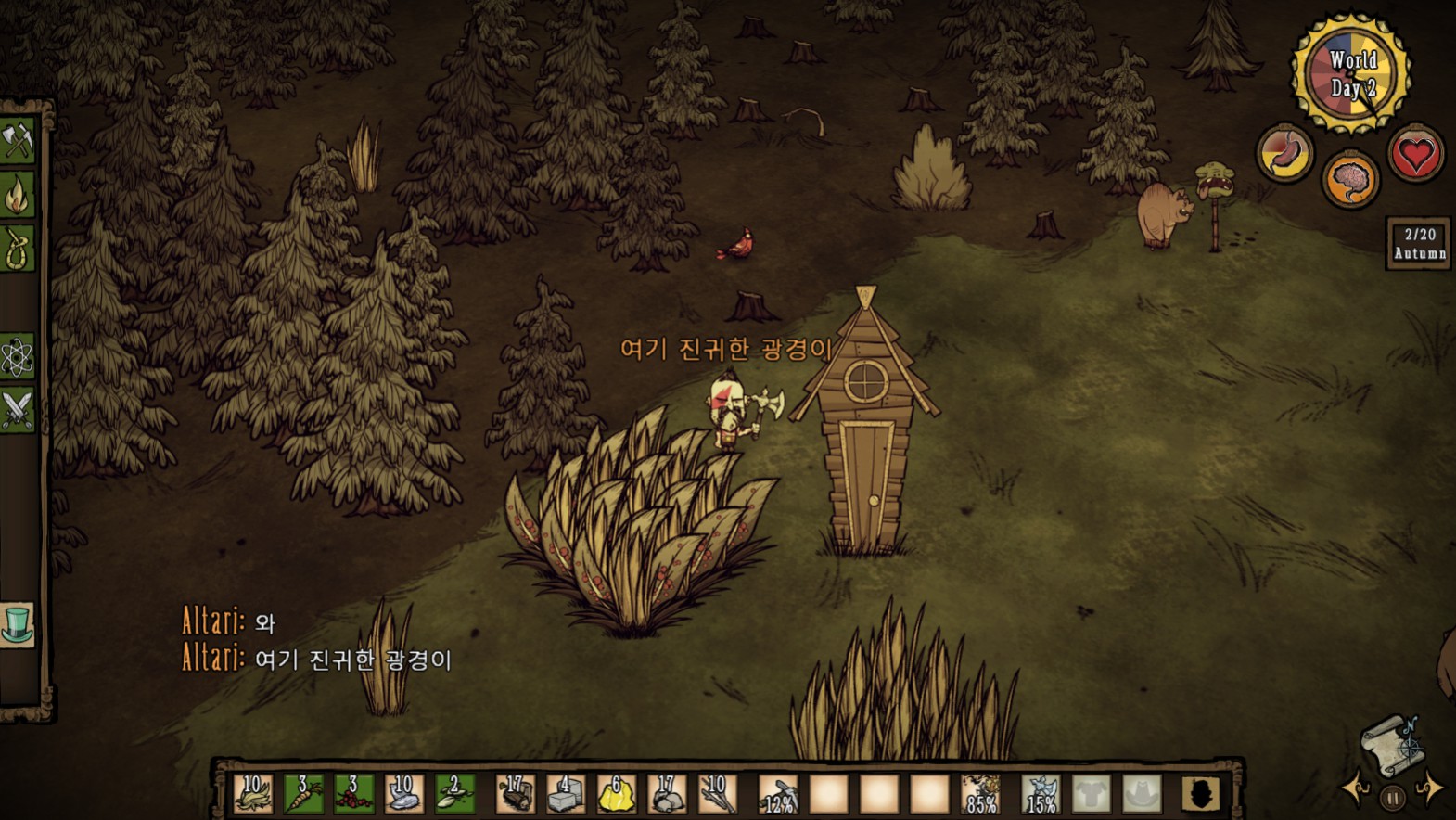Click the World Day 2 clock
Image resolution: width=1456 pixels, height=820 pixels.
pos(1351,73)
